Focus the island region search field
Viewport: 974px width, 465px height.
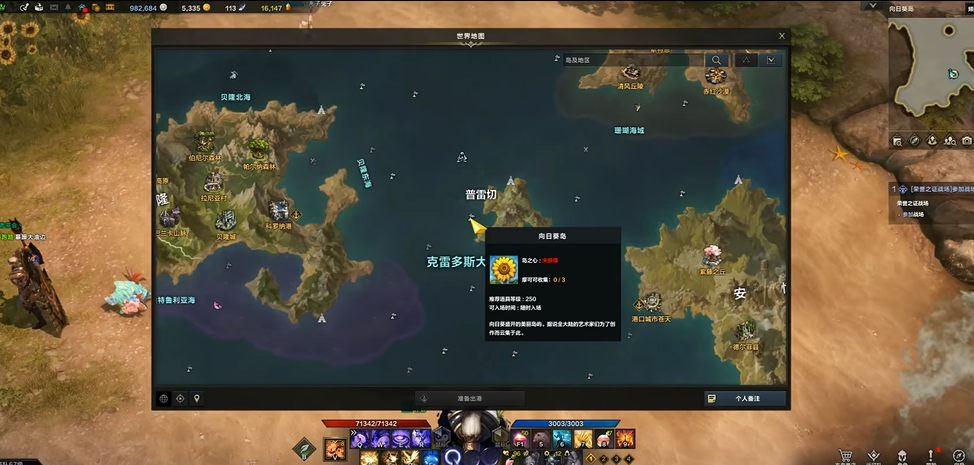[632, 60]
